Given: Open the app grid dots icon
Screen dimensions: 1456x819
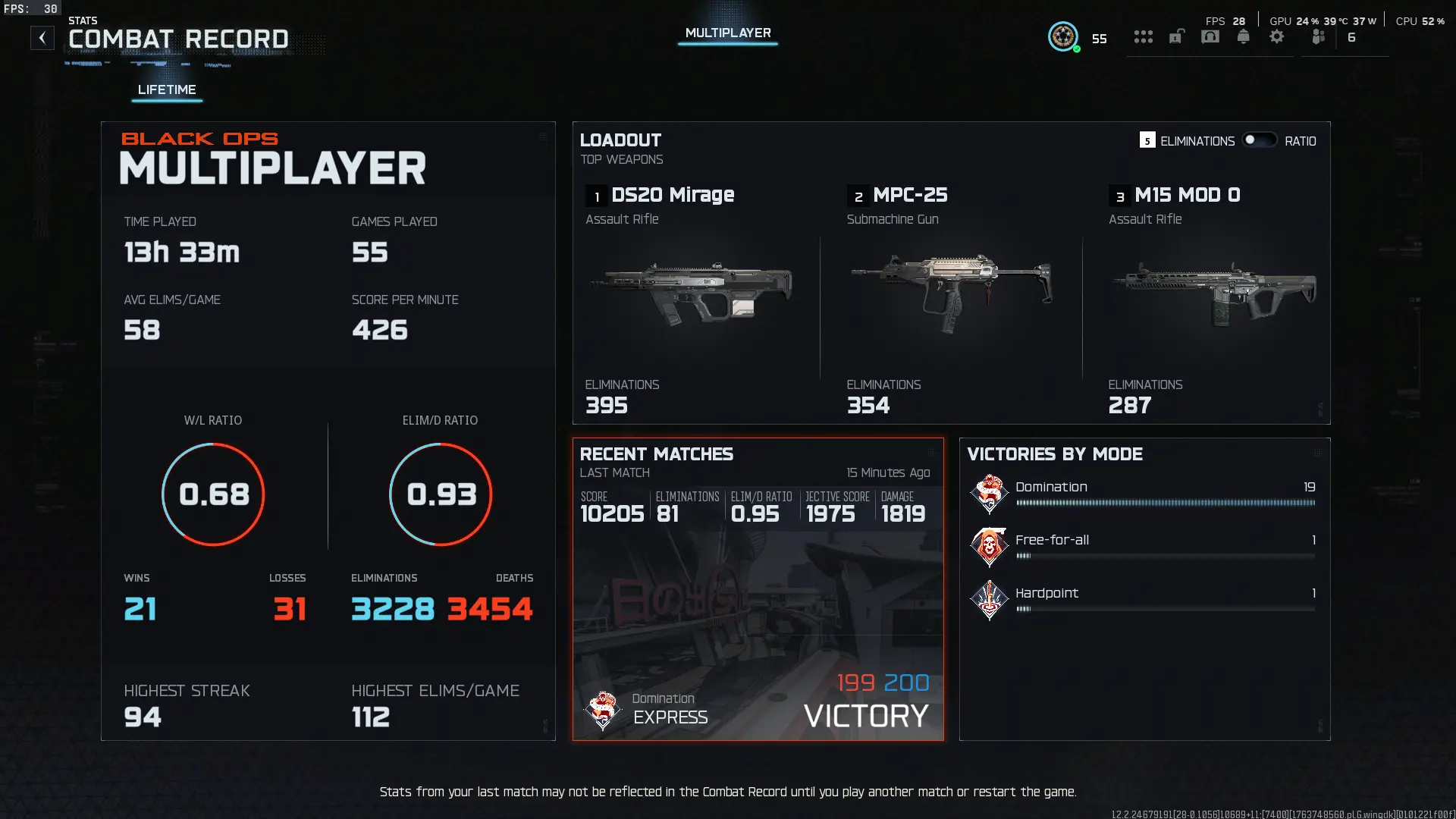Looking at the screenshot, I should tap(1144, 36).
